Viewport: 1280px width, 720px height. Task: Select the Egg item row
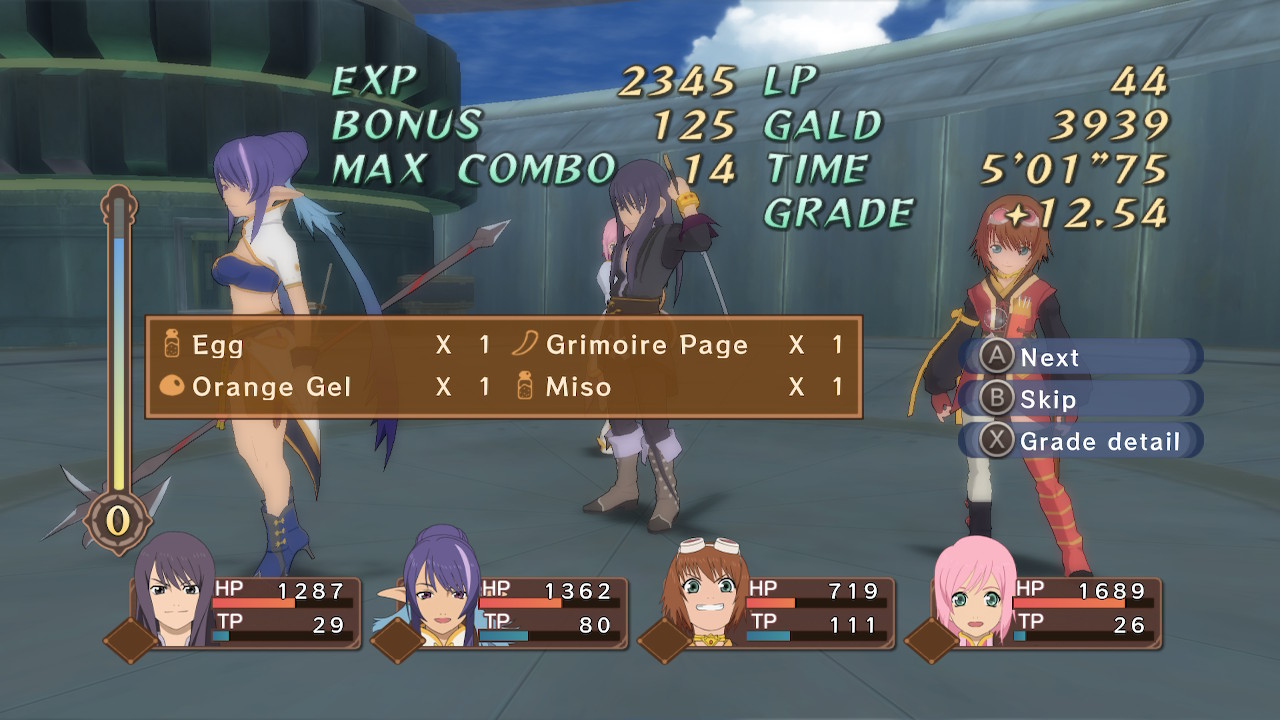325,346
